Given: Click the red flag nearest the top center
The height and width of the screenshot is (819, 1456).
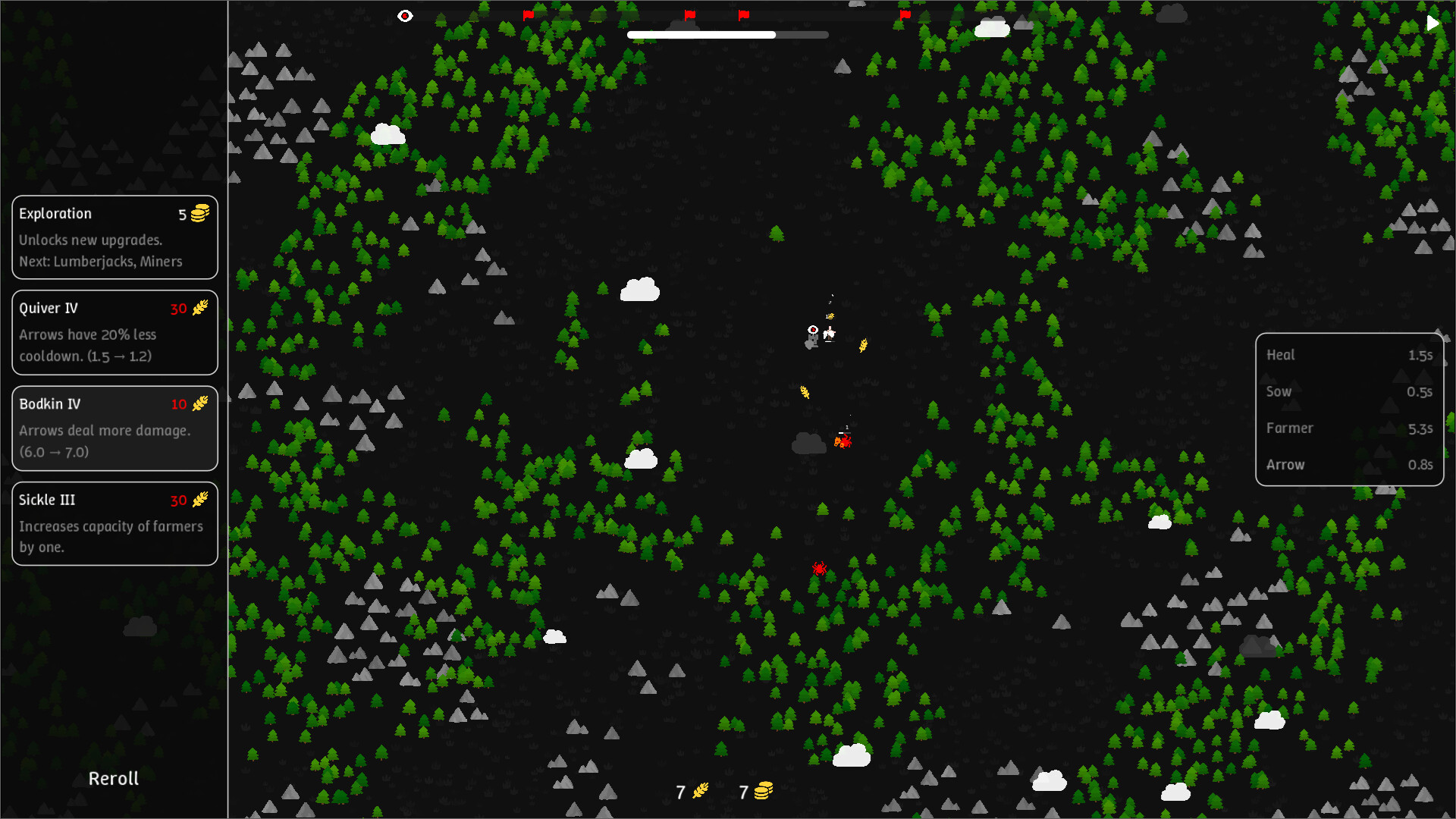Looking at the screenshot, I should point(743,13).
